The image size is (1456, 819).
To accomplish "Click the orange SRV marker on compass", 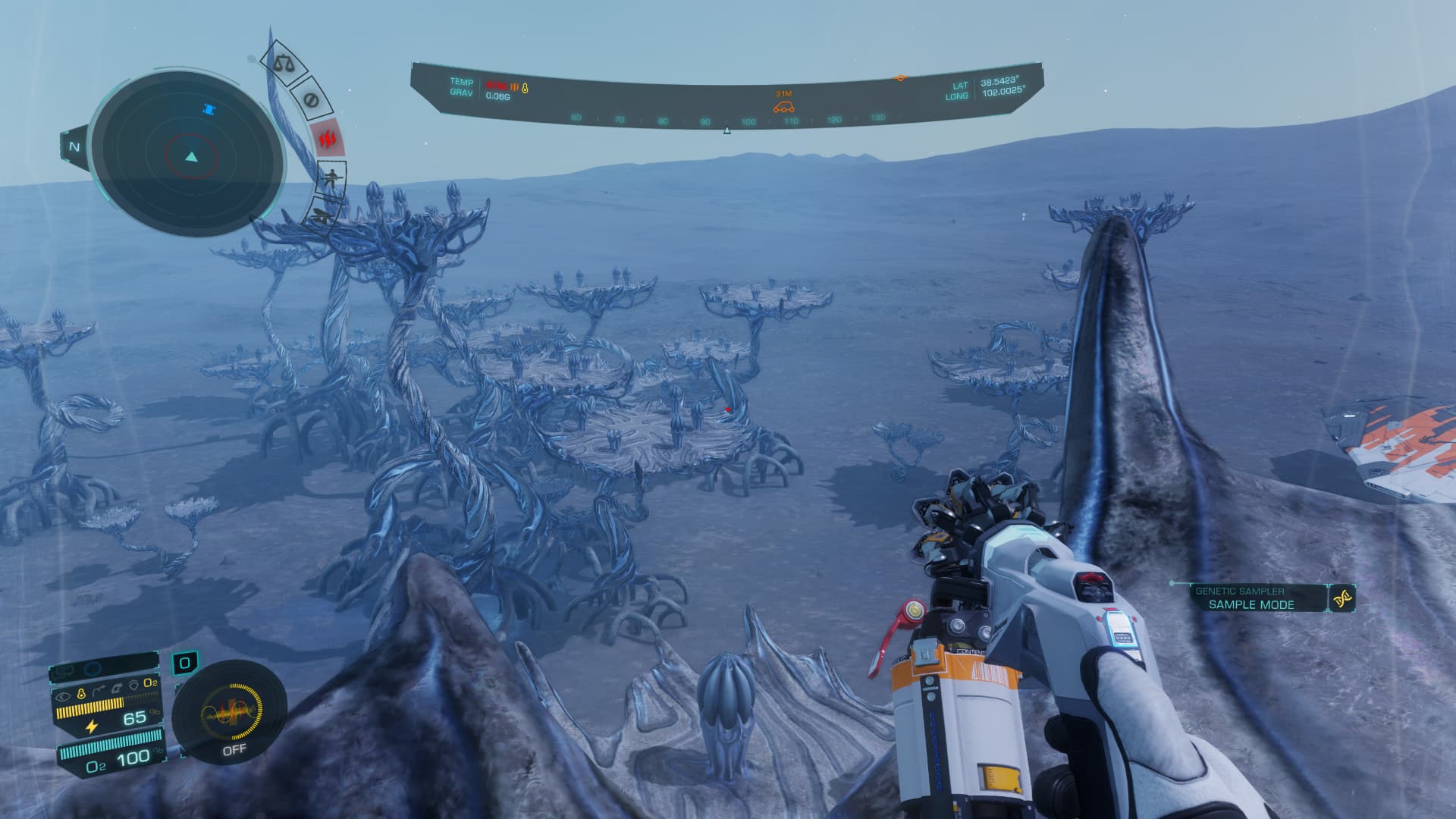I will tap(783, 107).
